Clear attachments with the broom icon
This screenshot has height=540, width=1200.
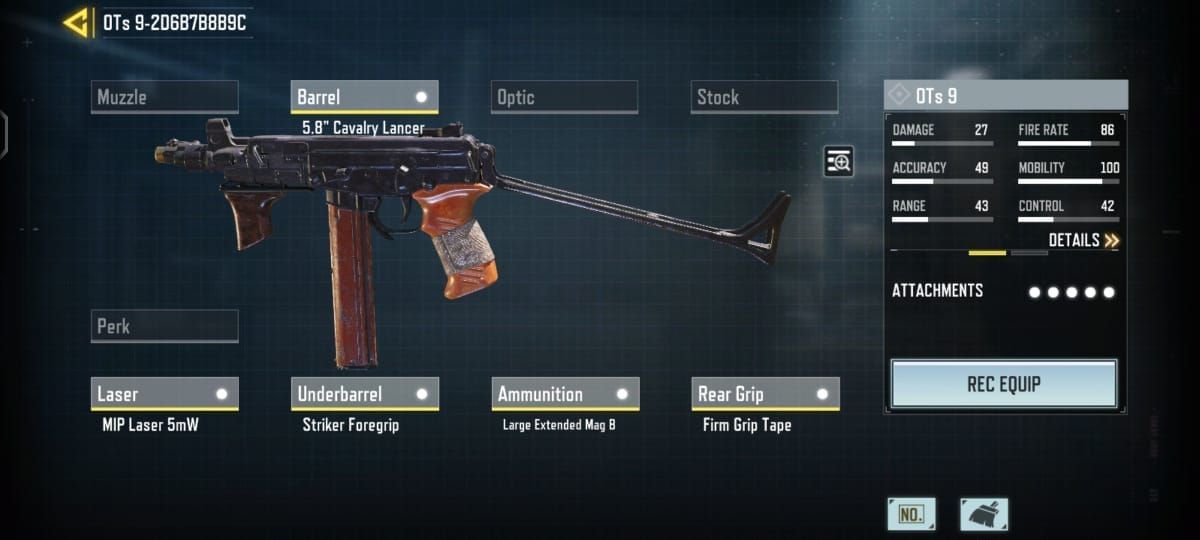pos(984,514)
